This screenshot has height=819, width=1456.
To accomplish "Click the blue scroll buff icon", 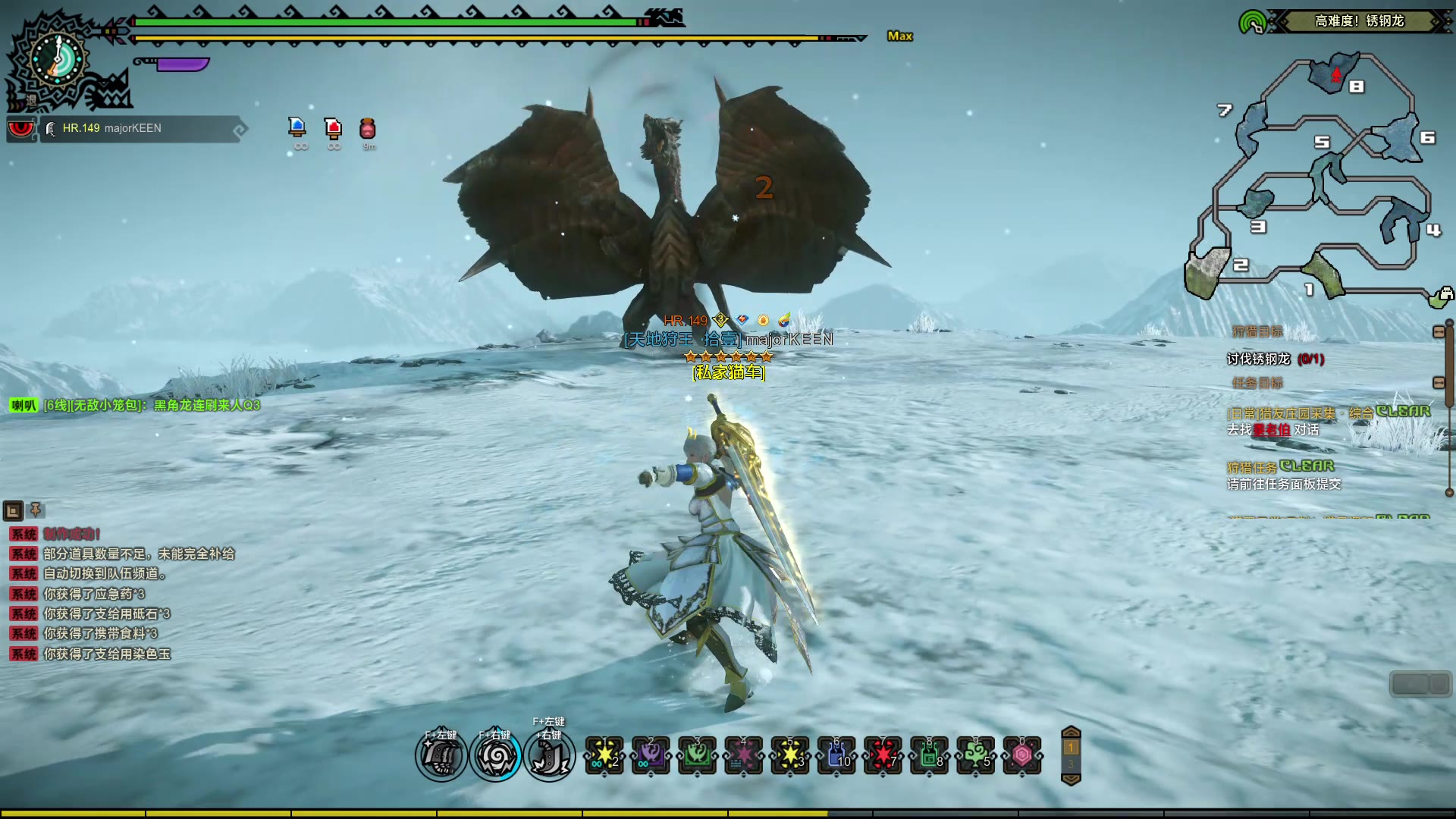I will pos(297,127).
